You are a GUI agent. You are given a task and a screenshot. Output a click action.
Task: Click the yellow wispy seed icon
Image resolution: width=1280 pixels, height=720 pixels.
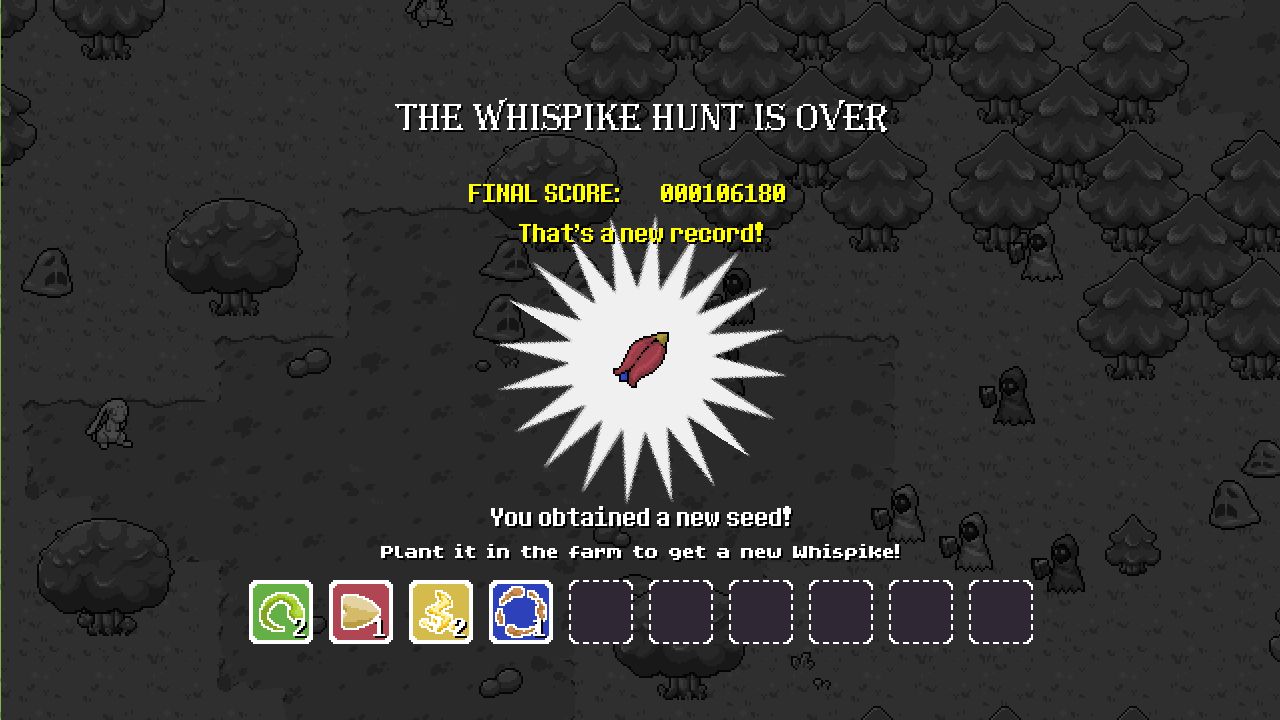[x=440, y=611]
